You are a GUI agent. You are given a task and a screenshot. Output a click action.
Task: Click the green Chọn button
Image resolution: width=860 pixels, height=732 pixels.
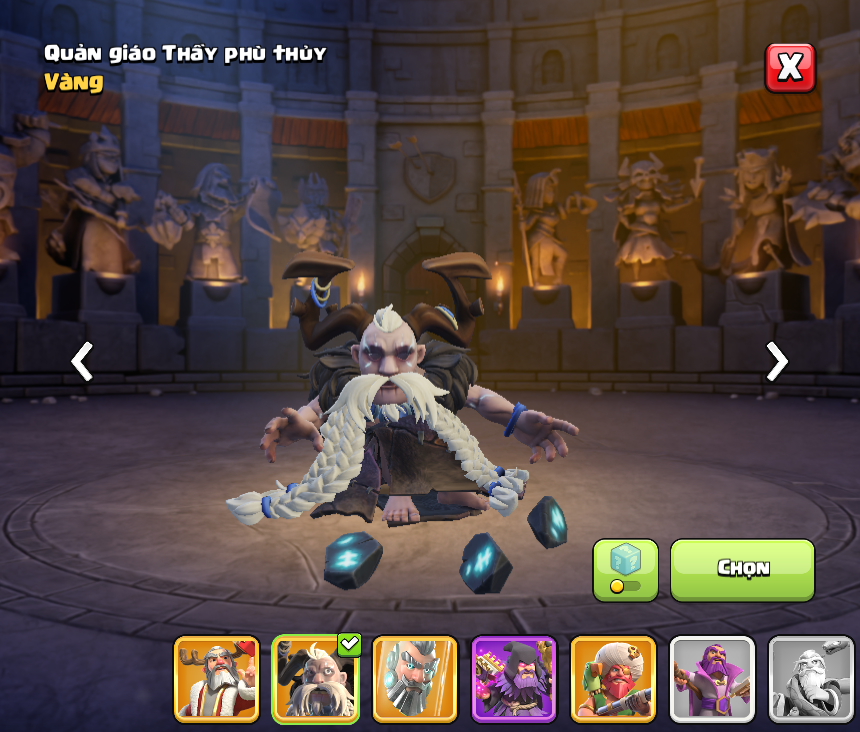[742, 569]
